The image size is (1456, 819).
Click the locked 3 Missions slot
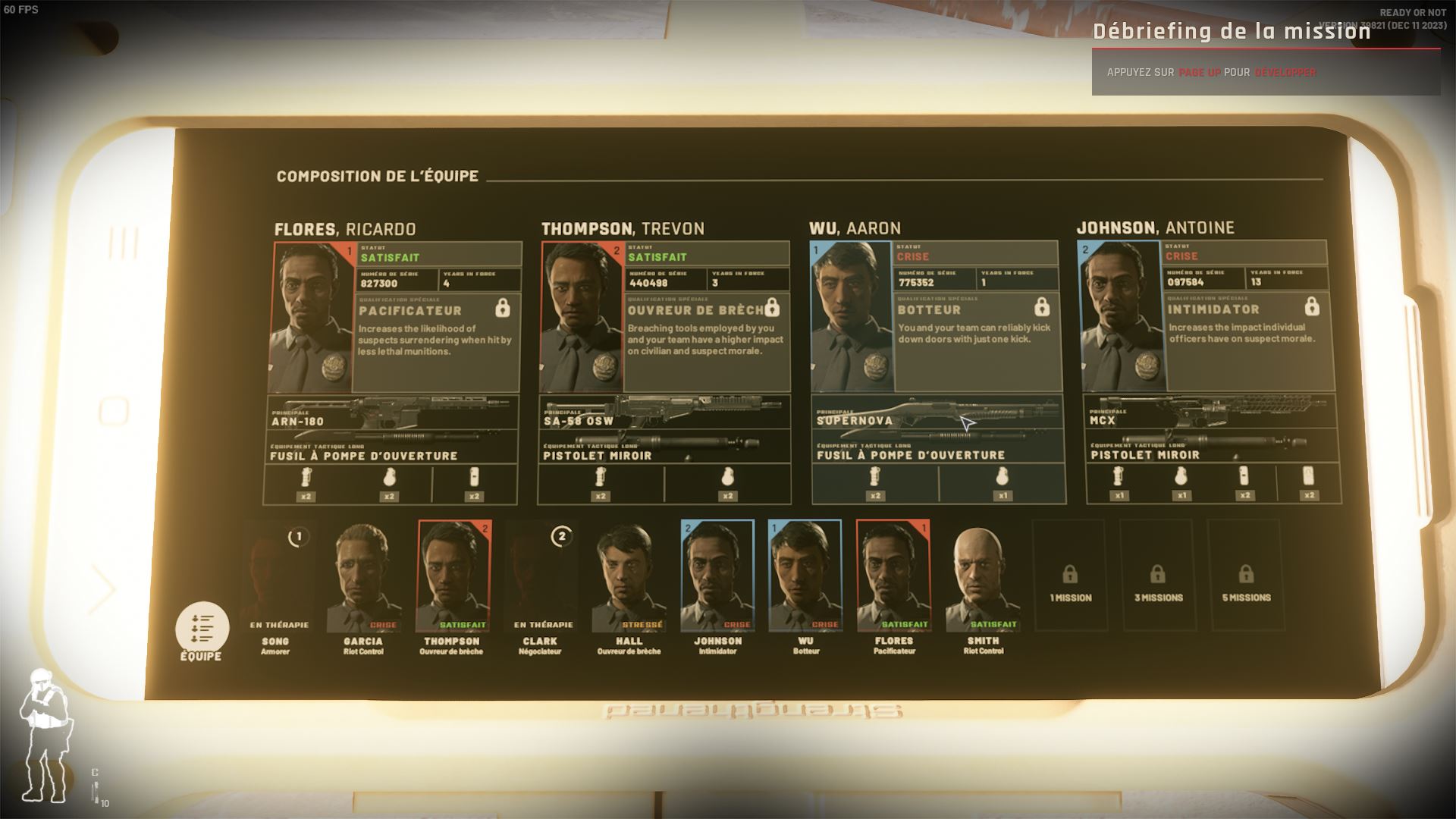pos(1158,576)
